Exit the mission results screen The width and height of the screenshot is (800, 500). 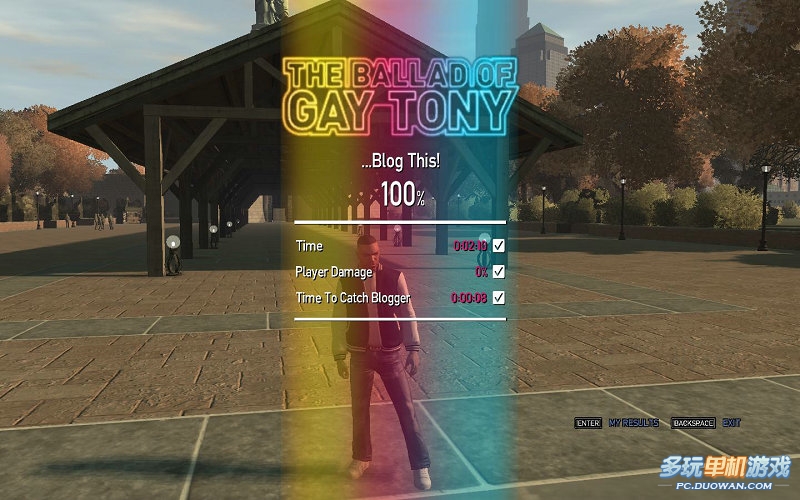coord(731,423)
